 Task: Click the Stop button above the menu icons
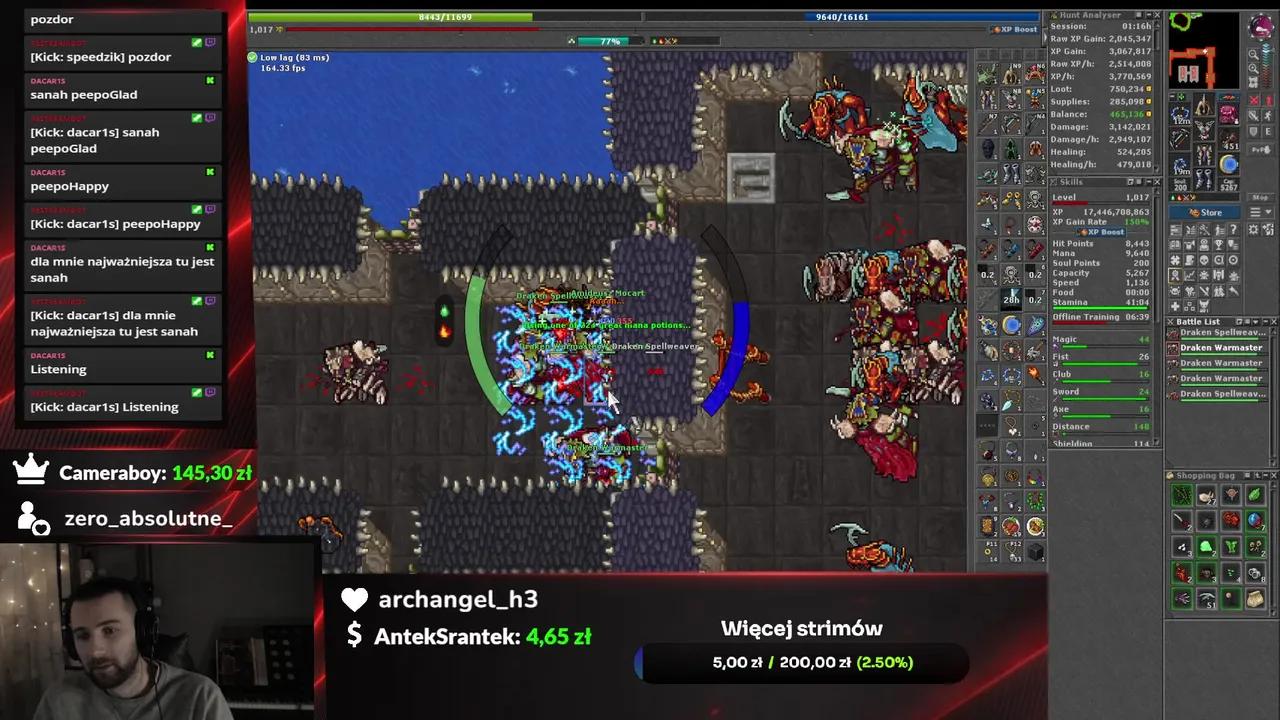click(x=1261, y=197)
